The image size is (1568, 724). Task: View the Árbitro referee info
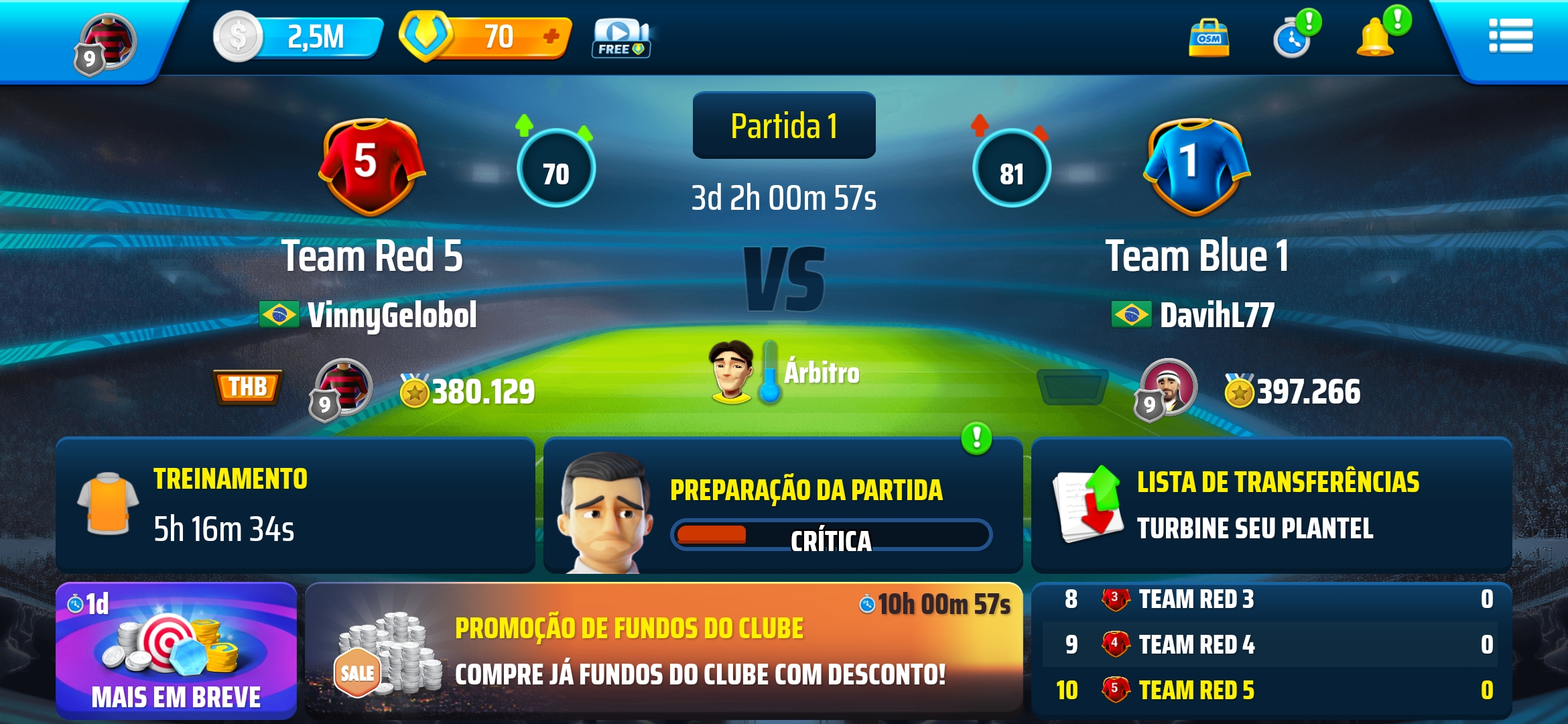pos(784,372)
